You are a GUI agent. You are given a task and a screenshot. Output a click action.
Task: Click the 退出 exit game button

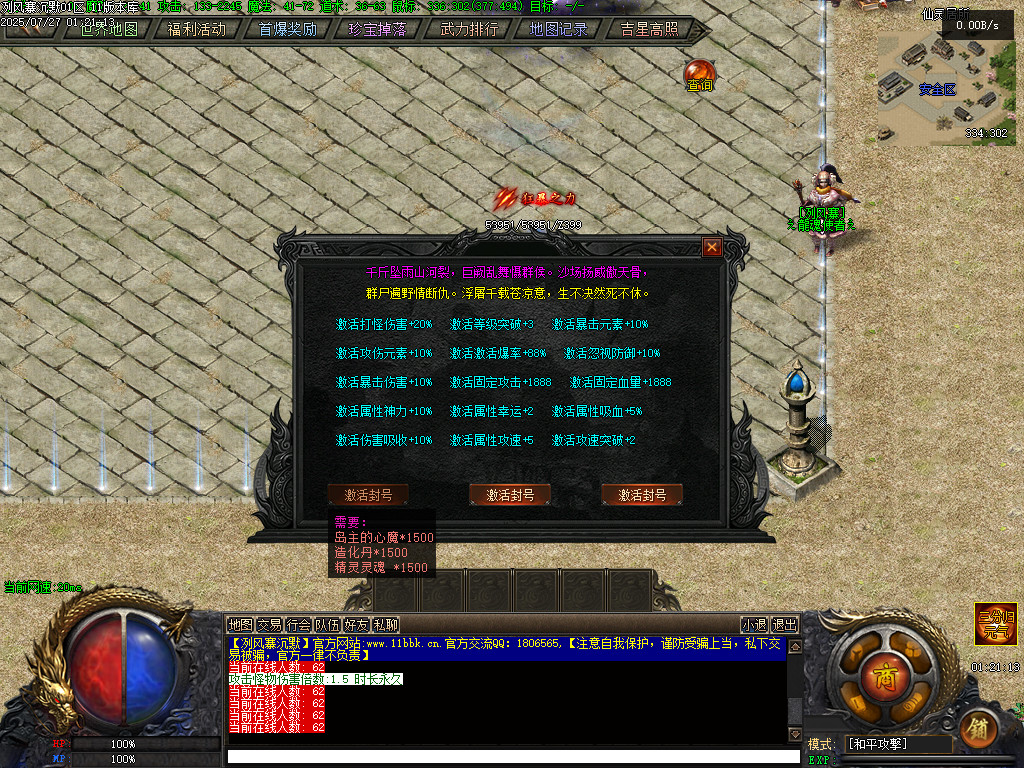pyautogui.click(x=785, y=625)
